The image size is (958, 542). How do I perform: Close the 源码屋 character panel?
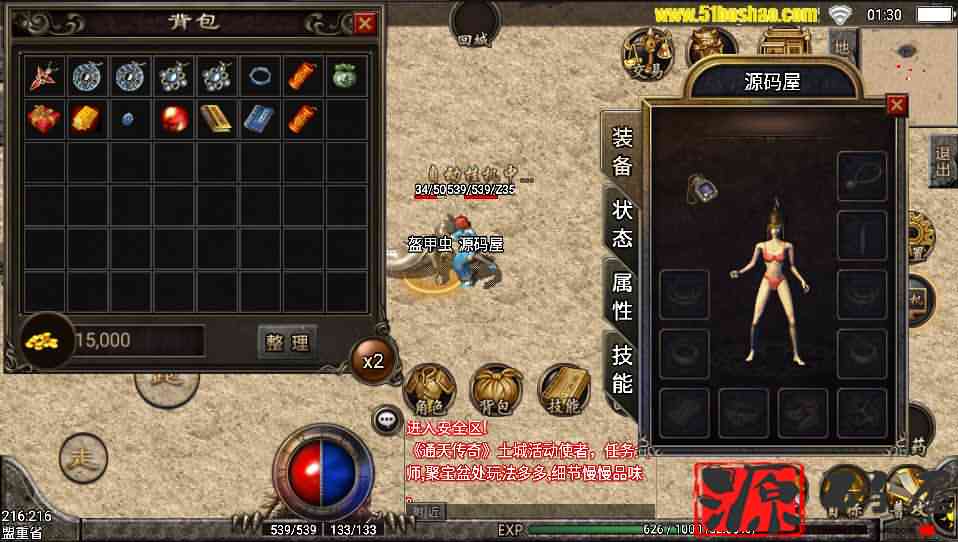tap(897, 104)
